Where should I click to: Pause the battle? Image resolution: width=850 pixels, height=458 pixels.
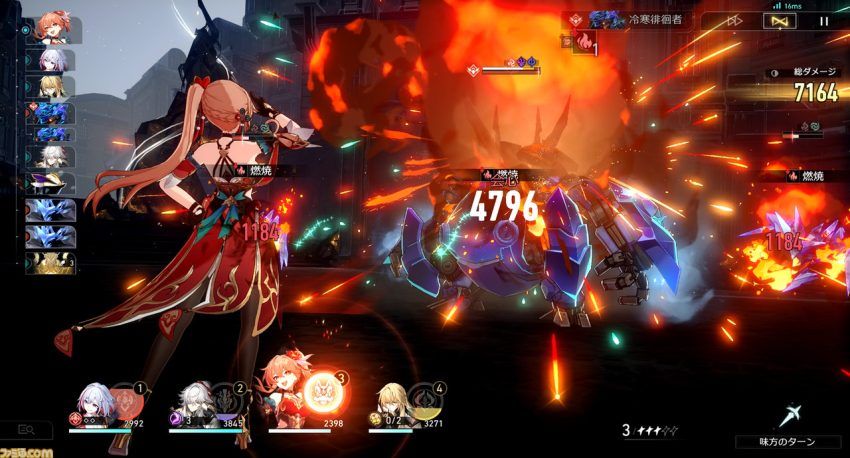pos(824,20)
